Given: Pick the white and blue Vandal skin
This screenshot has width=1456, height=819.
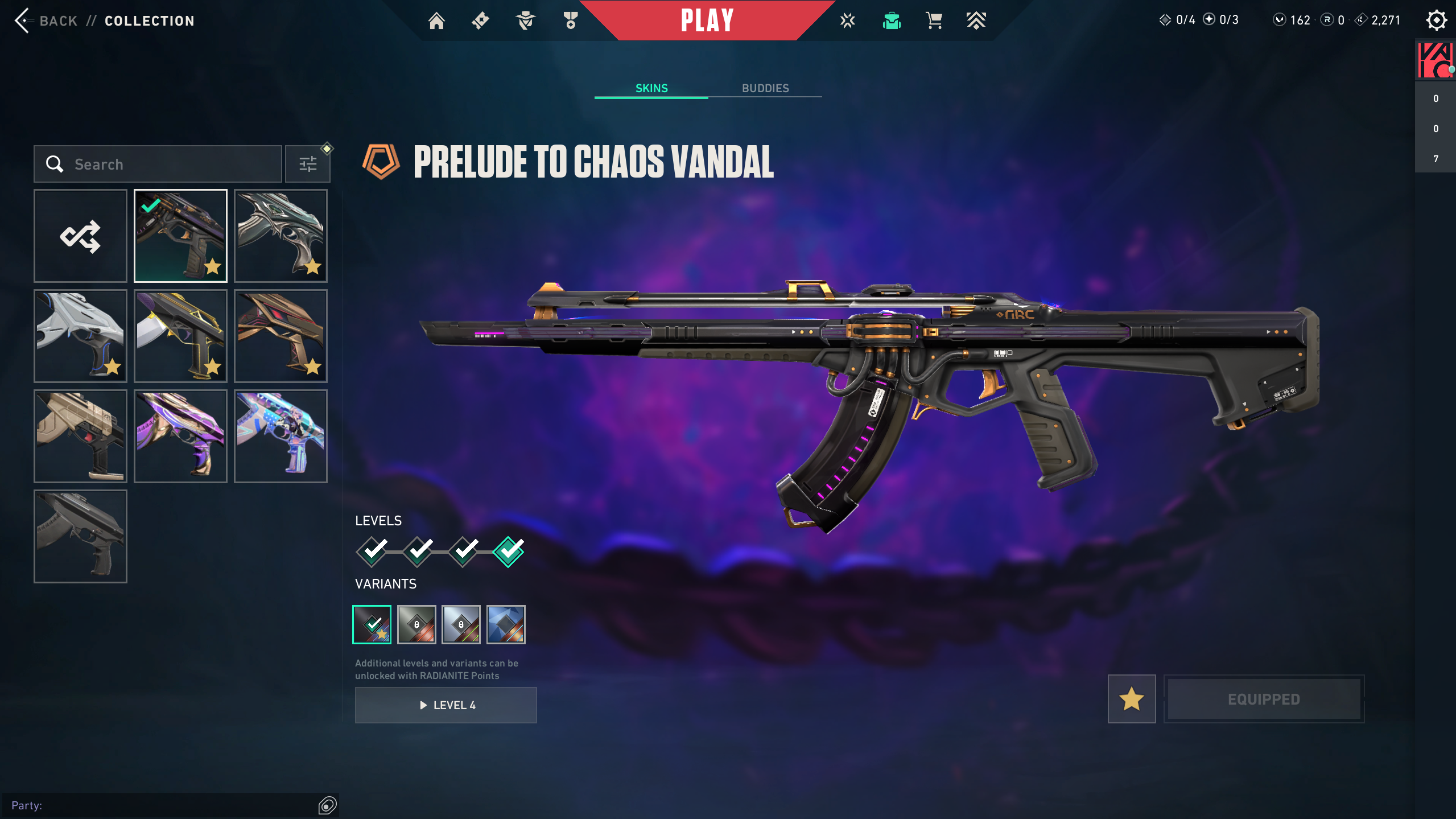Looking at the screenshot, I should pos(80,336).
